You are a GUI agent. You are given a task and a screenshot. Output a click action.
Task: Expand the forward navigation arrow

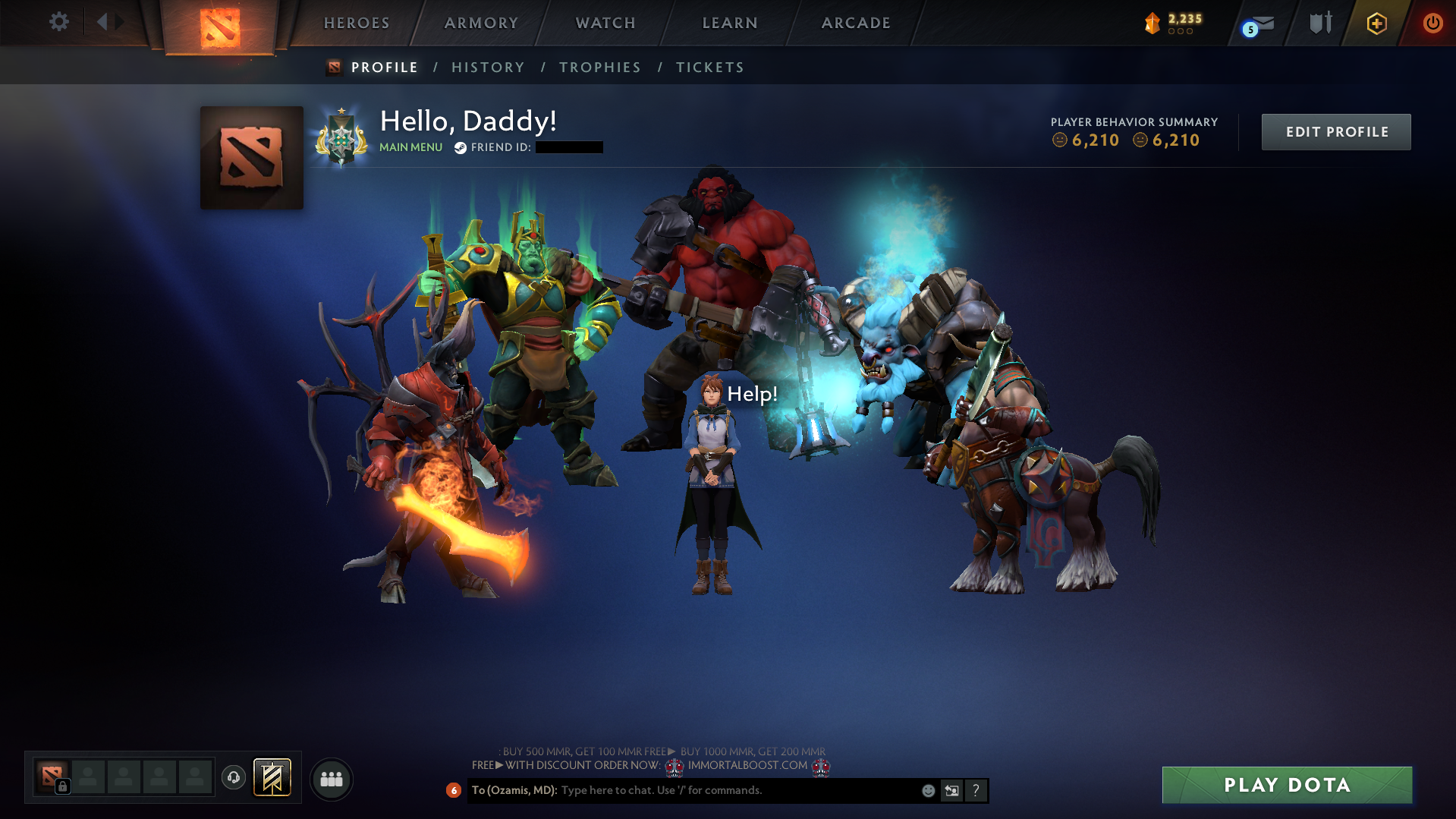pos(118,22)
